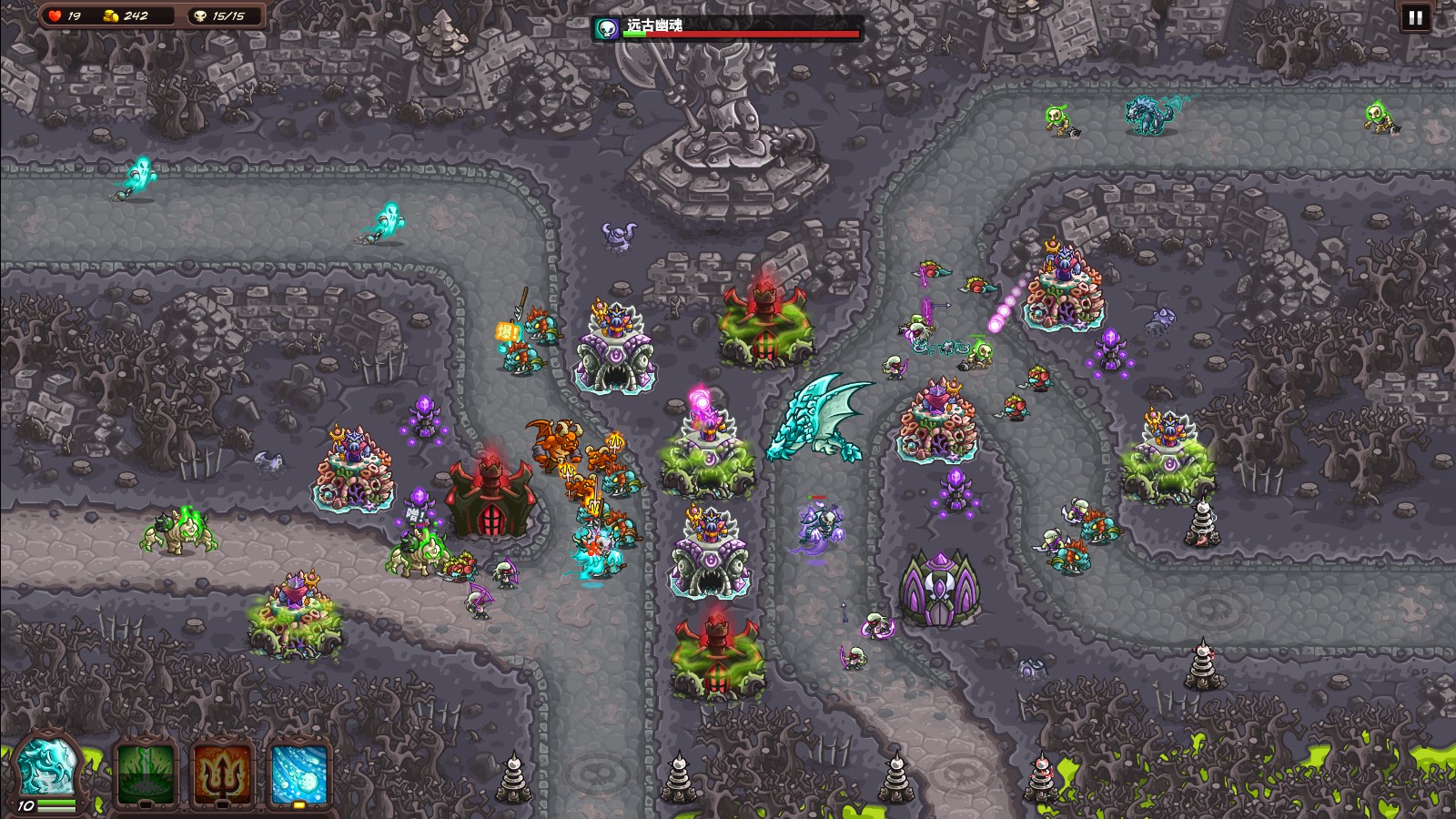The height and width of the screenshot is (819, 1456).
Task: Cast the flaming trident spell
Action: pos(222,773)
